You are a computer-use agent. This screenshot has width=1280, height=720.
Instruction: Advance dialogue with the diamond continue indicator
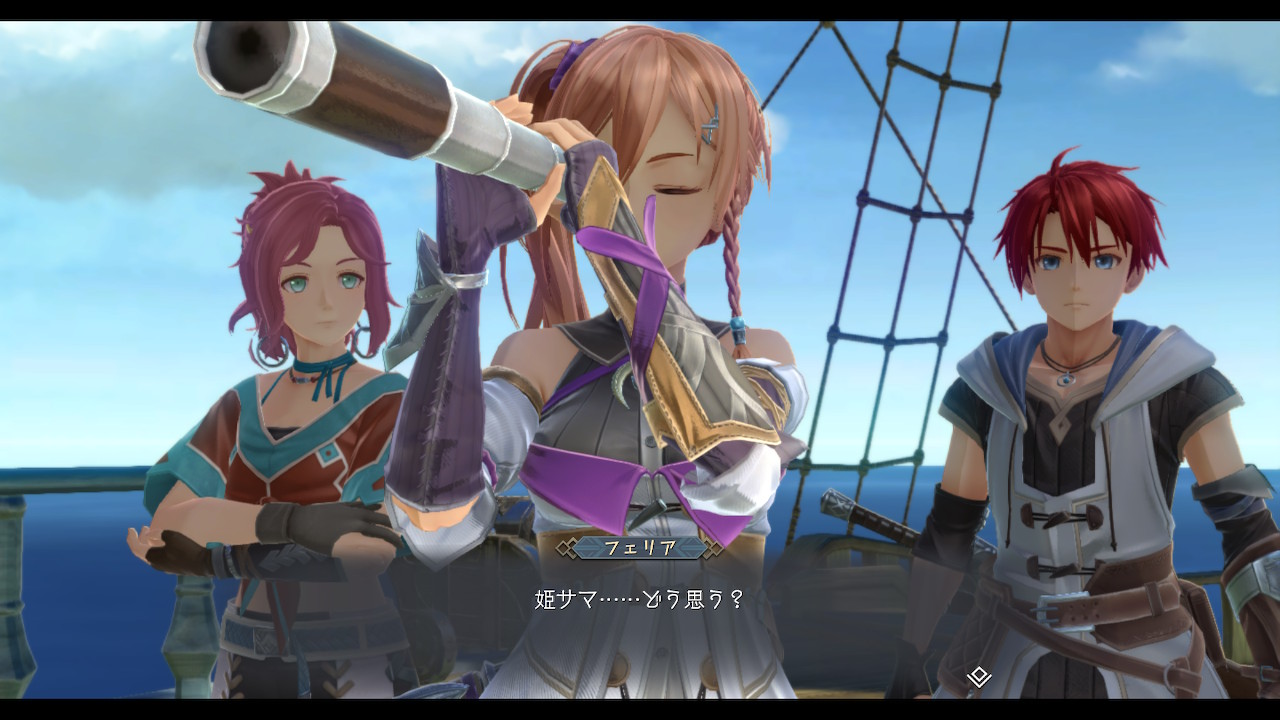(x=979, y=677)
